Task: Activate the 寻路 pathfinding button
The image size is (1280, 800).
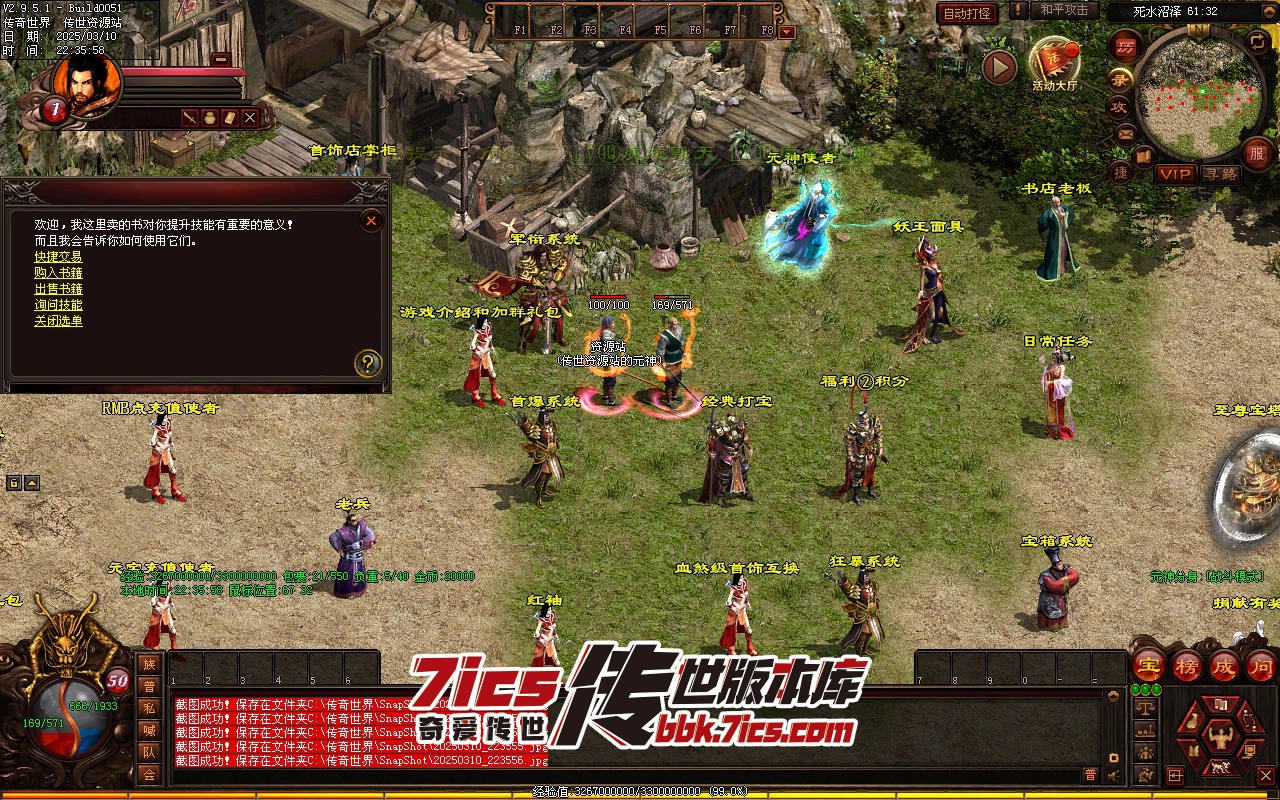Action: [1220, 174]
